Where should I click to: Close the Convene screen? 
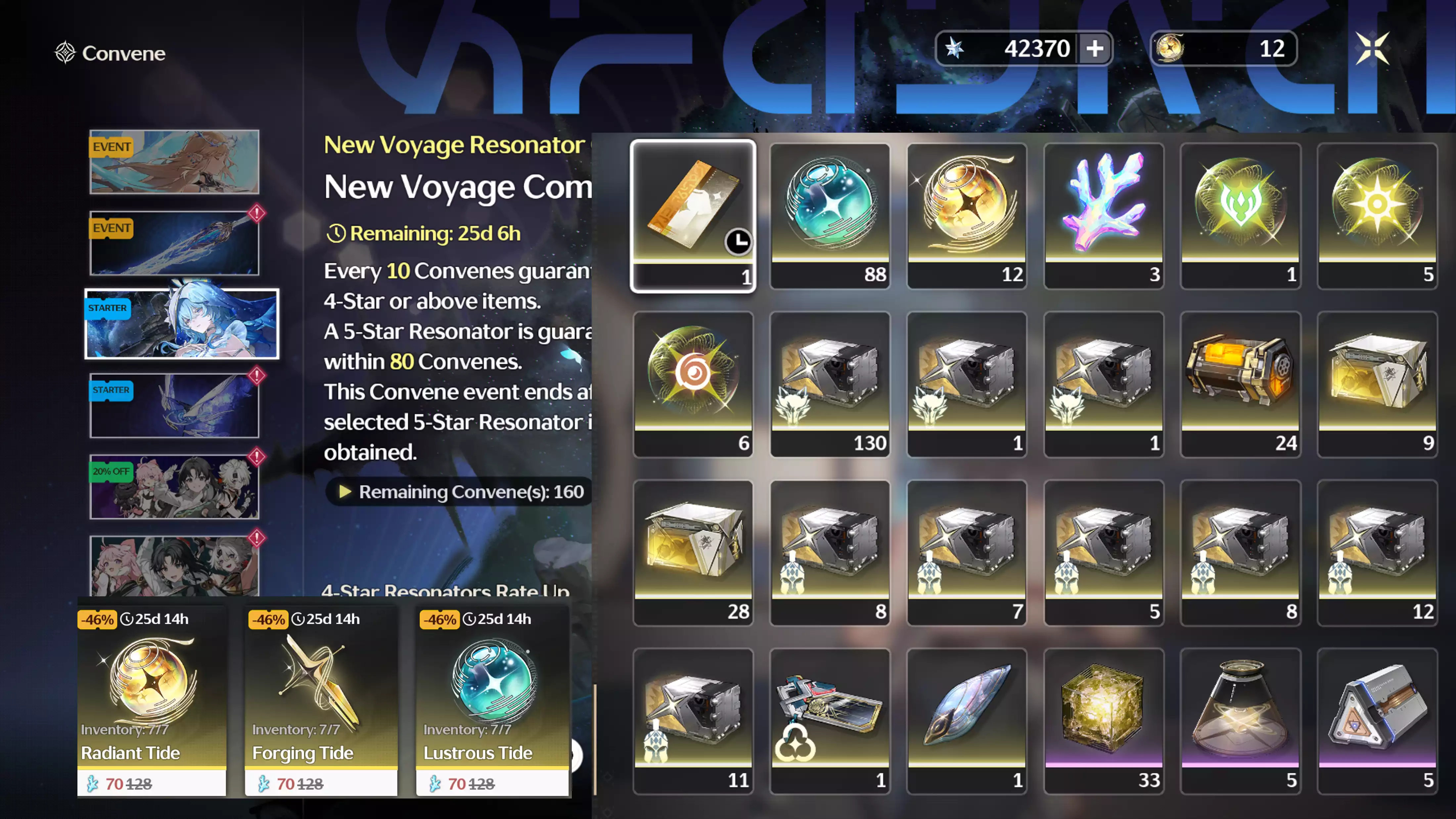[x=1372, y=49]
